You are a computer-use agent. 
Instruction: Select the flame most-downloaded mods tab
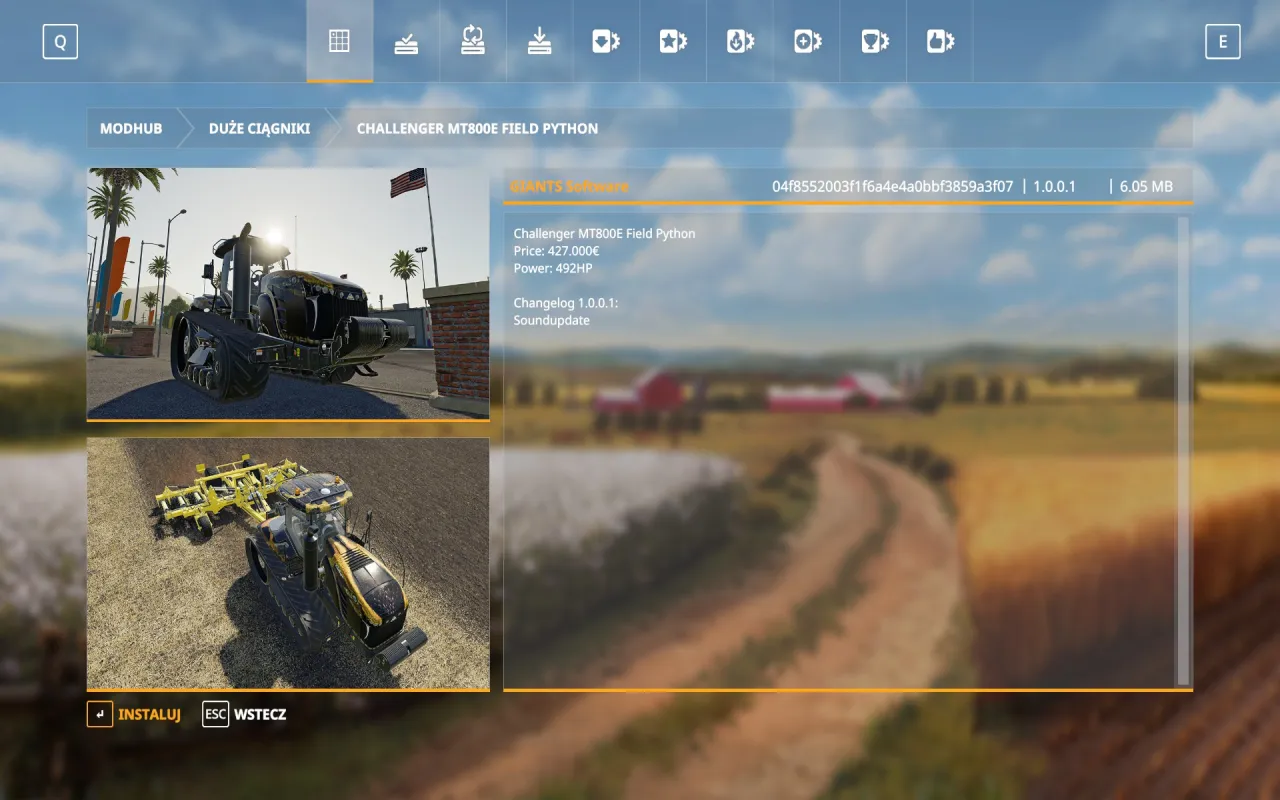pos(740,41)
